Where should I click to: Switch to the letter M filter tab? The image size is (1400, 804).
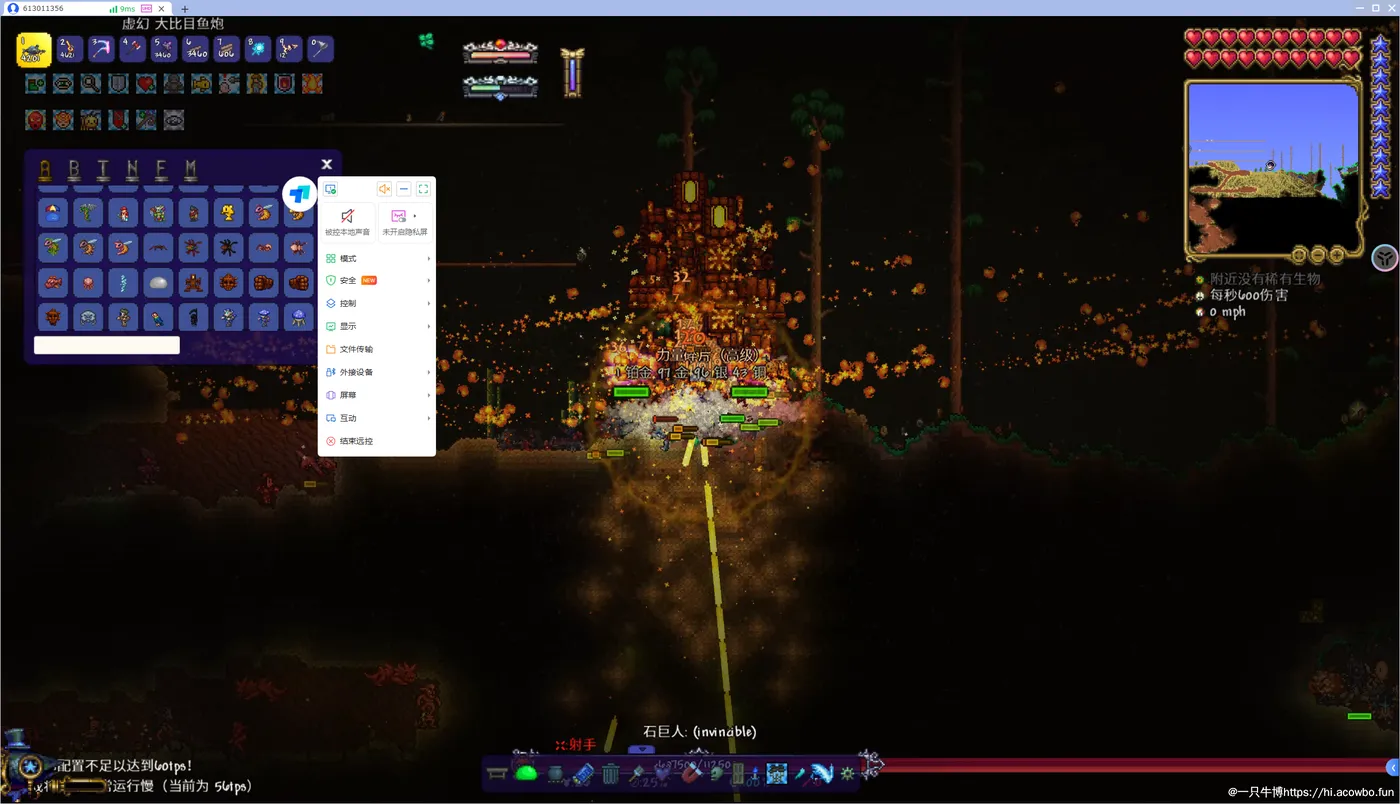coord(191,169)
